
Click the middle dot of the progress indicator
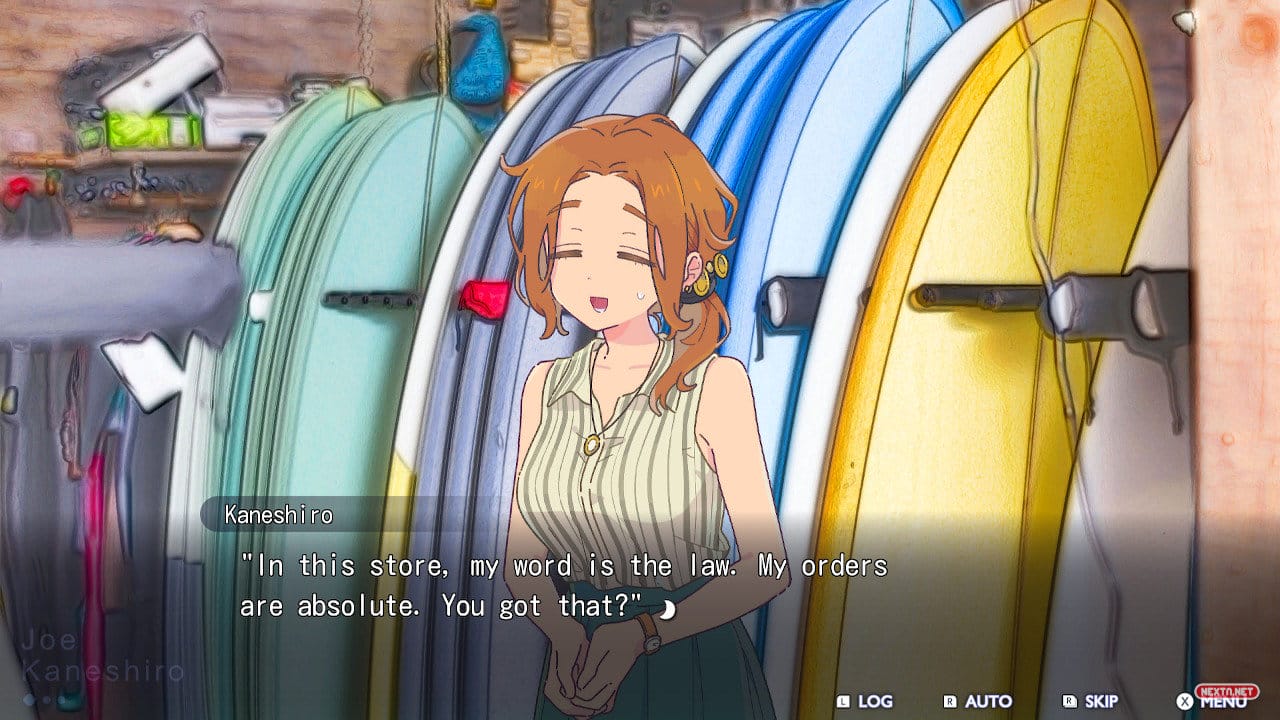(46, 699)
